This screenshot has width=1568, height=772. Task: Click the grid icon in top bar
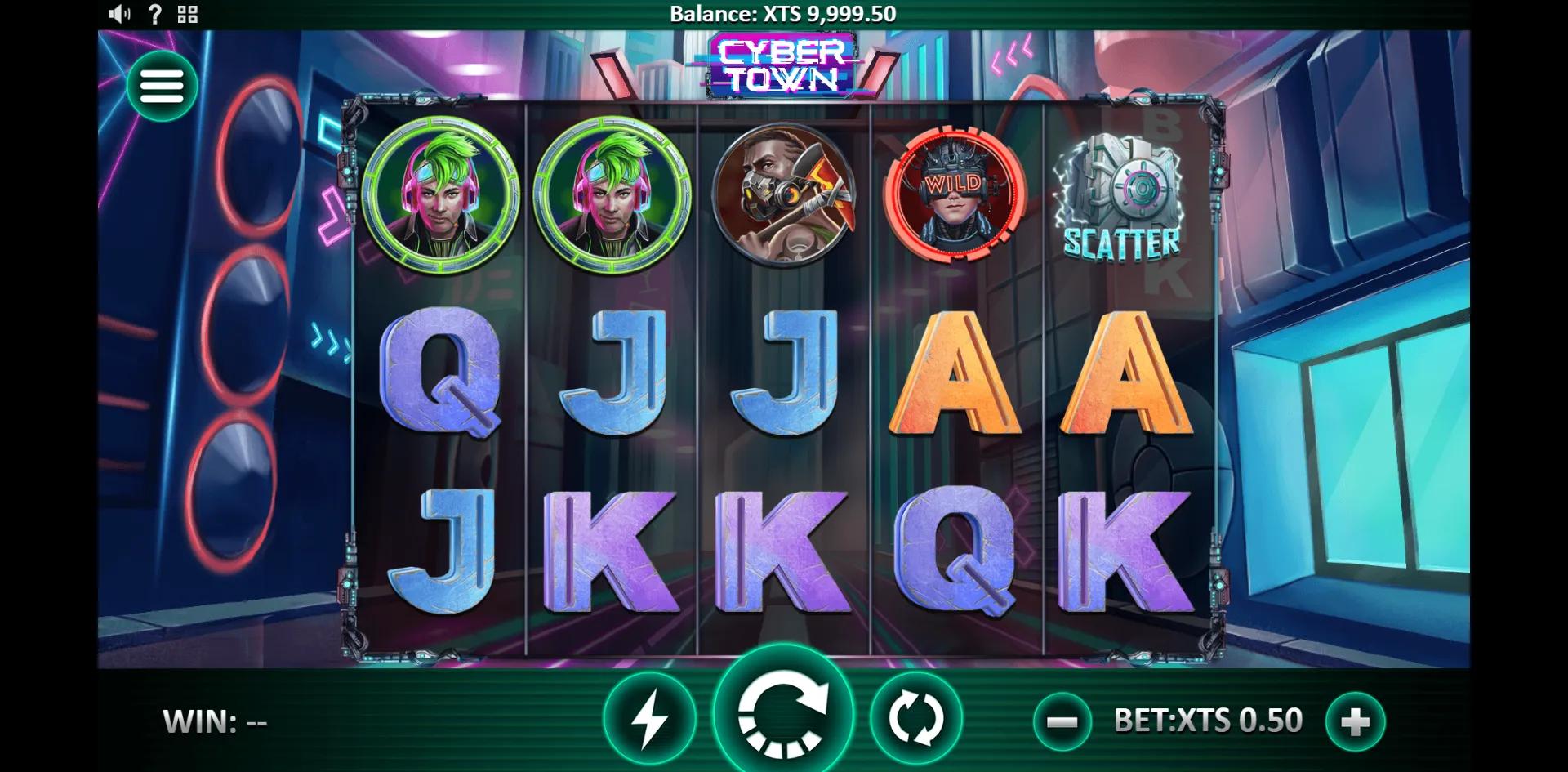[x=186, y=13]
